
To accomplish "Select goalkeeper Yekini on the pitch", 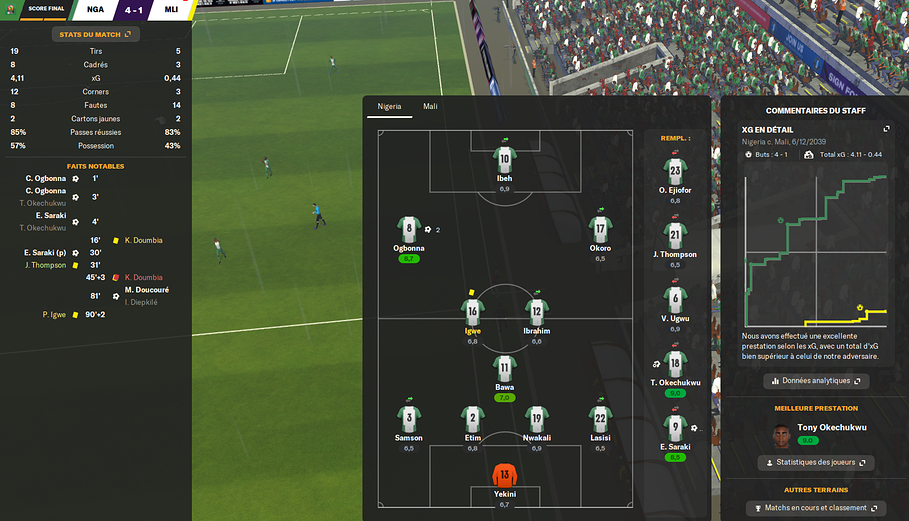I will click(x=504, y=478).
